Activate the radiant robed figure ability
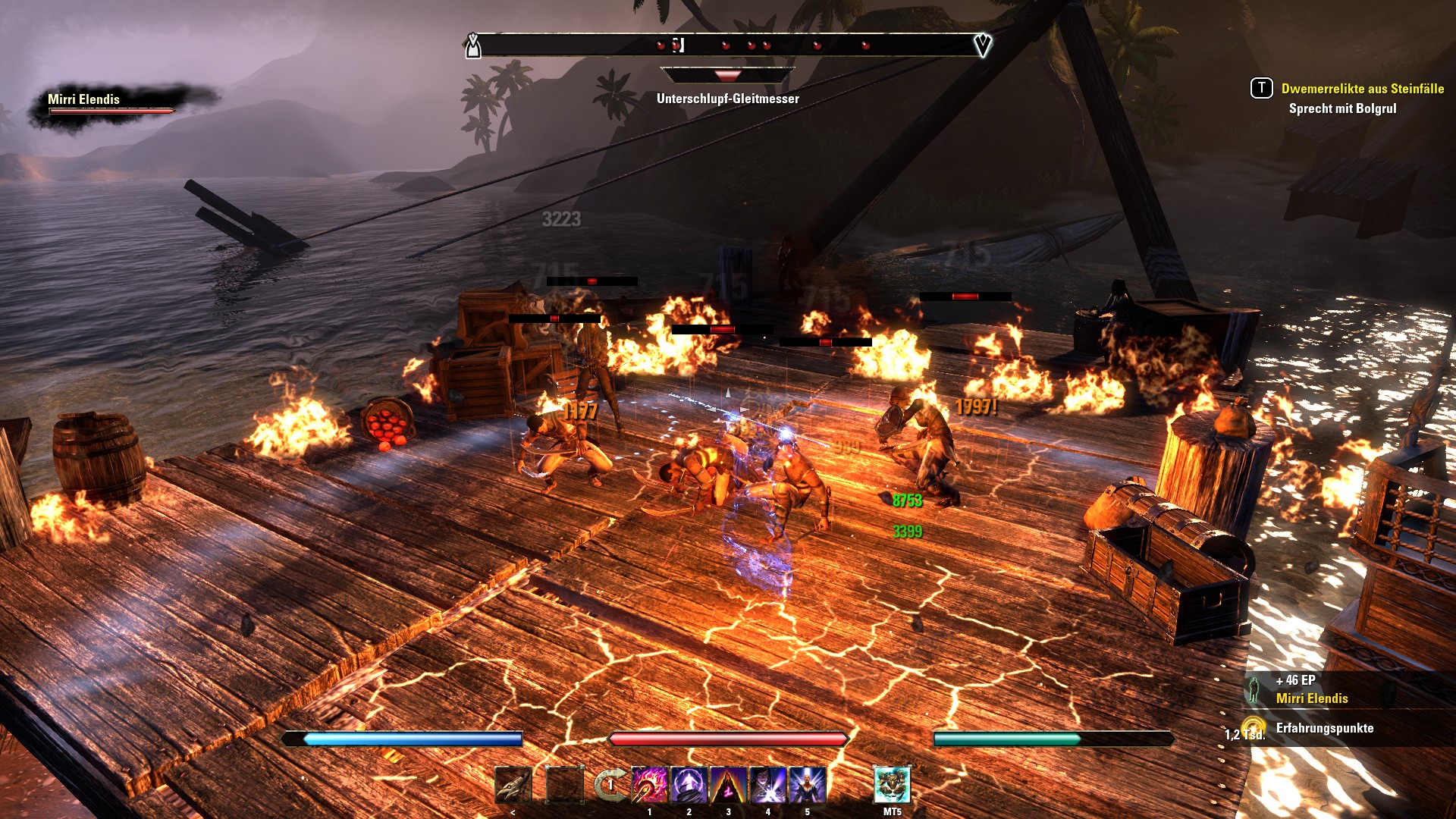The image size is (1456, 819). [x=807, y=785]
